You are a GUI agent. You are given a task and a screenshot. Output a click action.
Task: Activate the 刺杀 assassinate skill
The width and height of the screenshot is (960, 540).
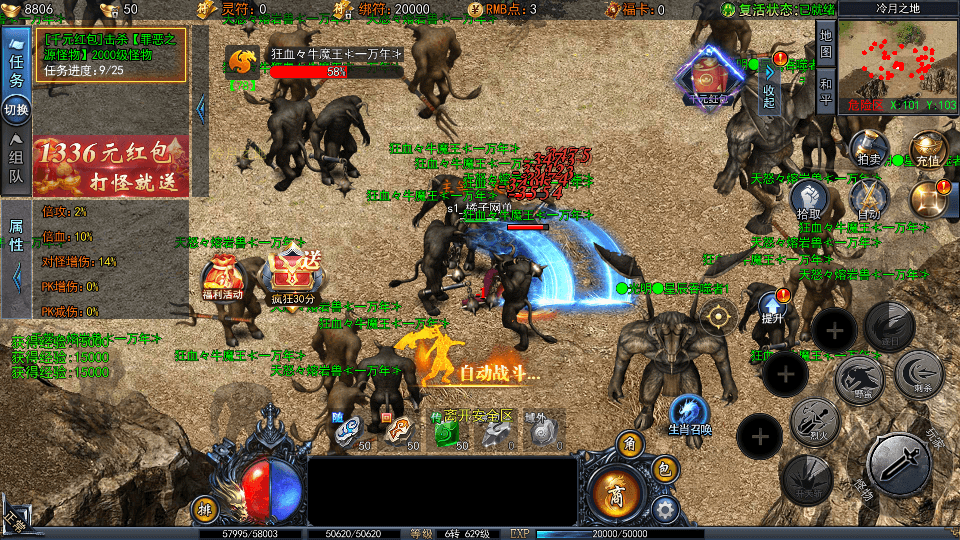tap(919, 377)
